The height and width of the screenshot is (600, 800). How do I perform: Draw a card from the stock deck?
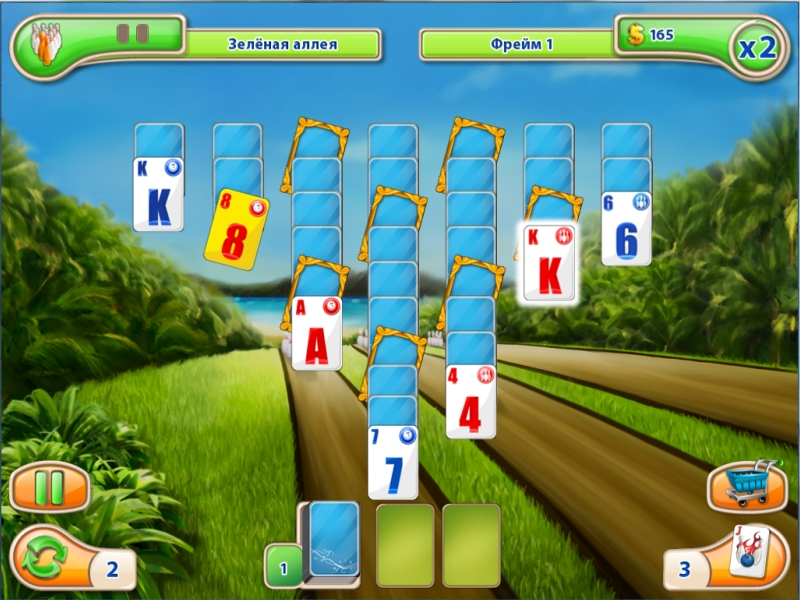coord(333,539)
